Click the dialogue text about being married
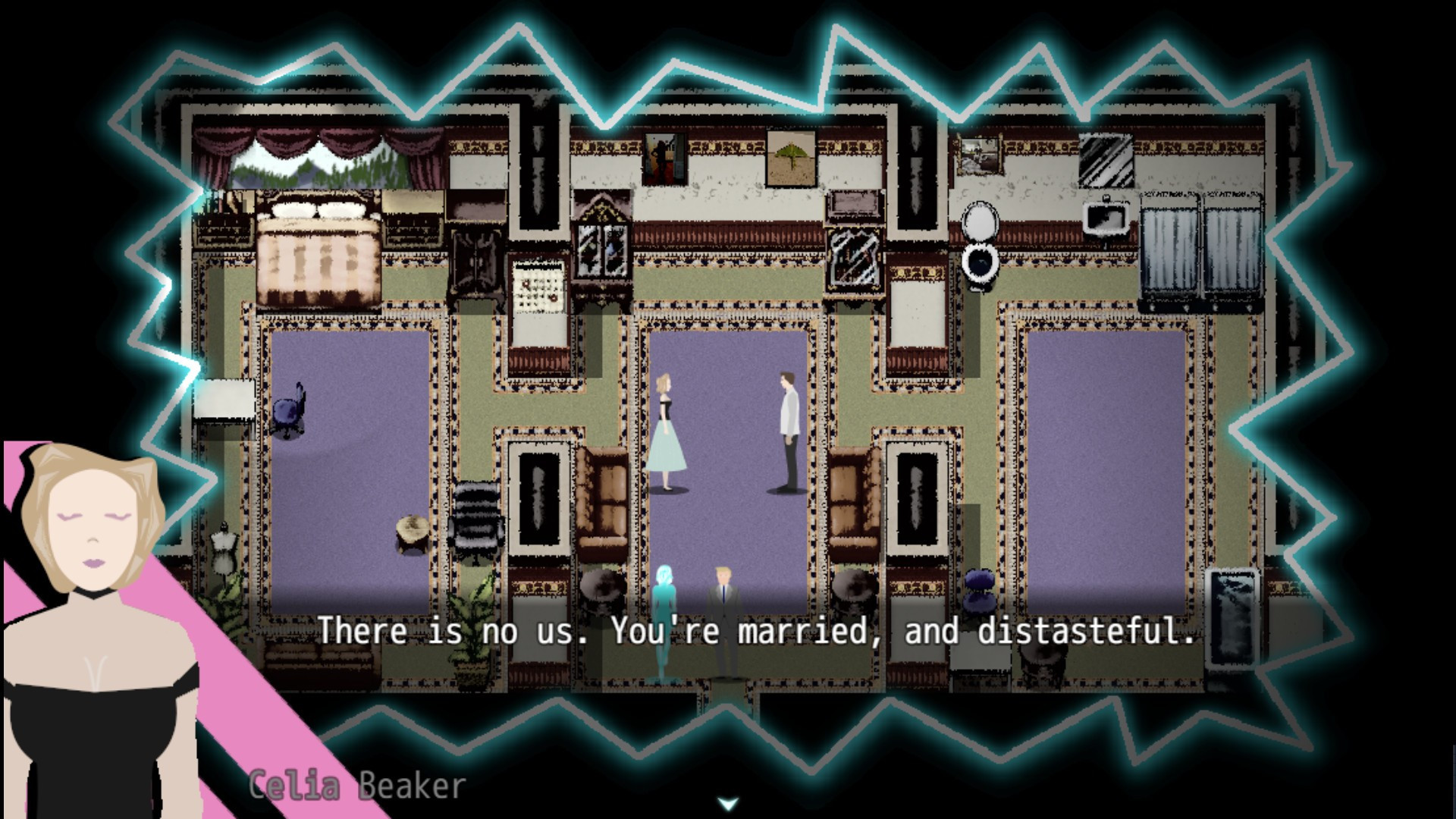This screenshot has height=819, width=1456. pyautogui.click(x=758, y=629)
